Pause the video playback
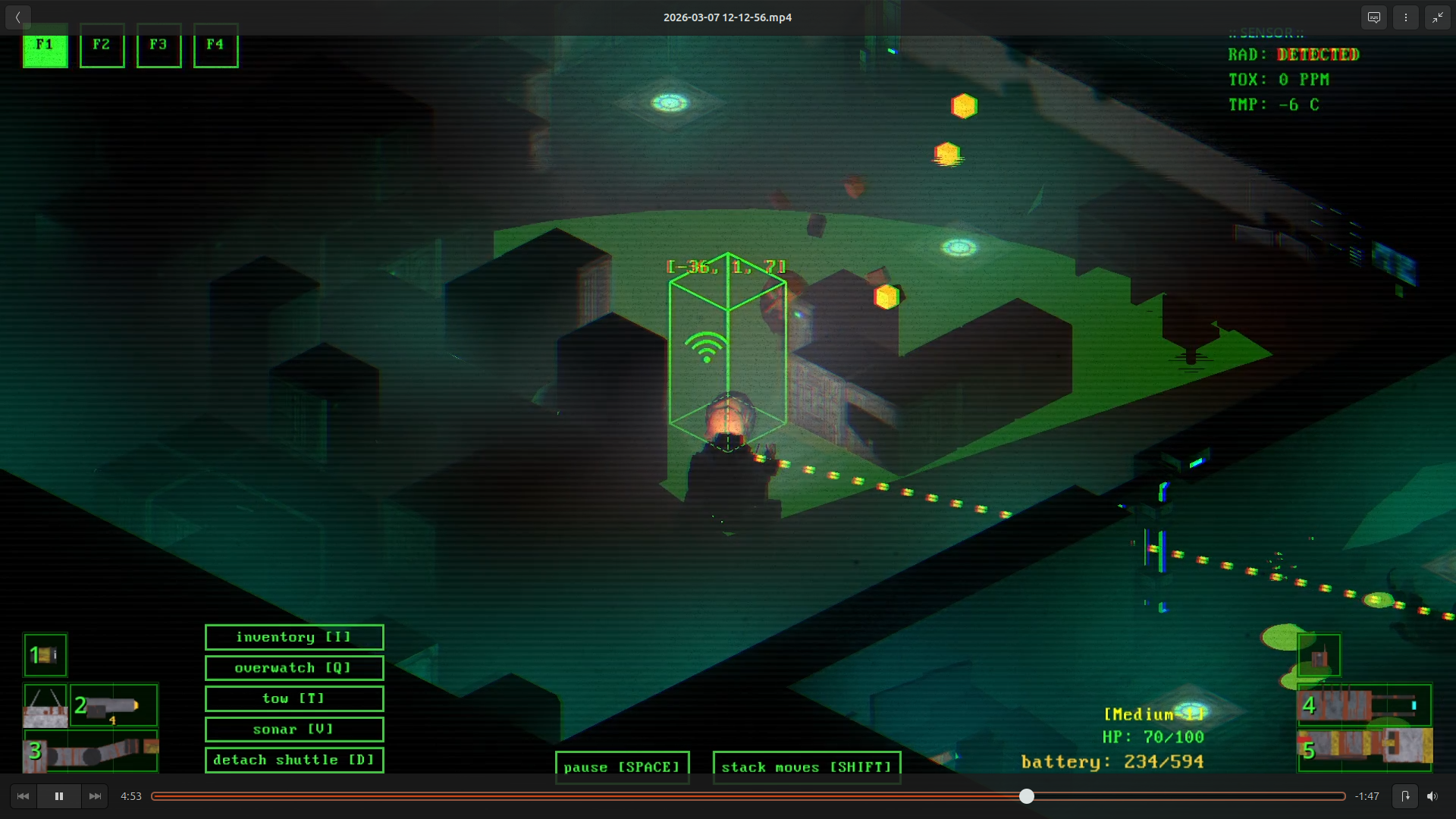The width and height of the screenshot is (1456, 819). pyautogui.click(x=59, y=796)
